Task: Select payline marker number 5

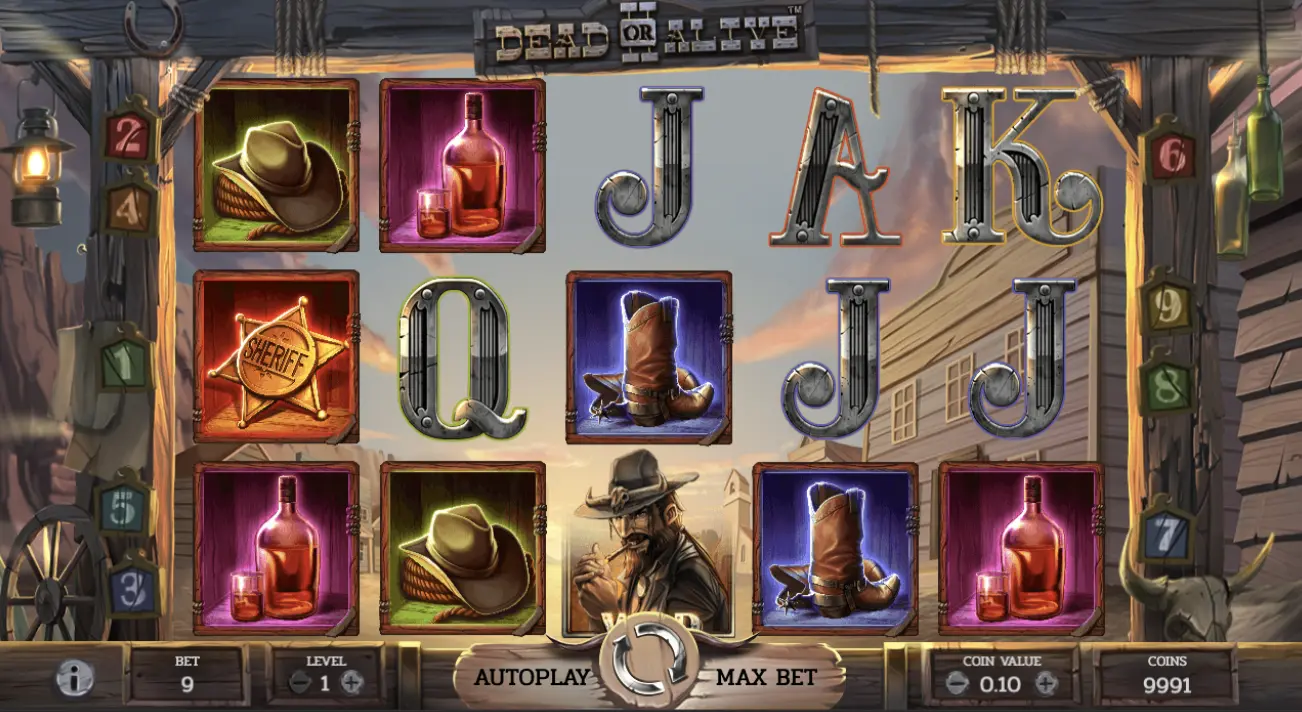Action: coord(123,509)
